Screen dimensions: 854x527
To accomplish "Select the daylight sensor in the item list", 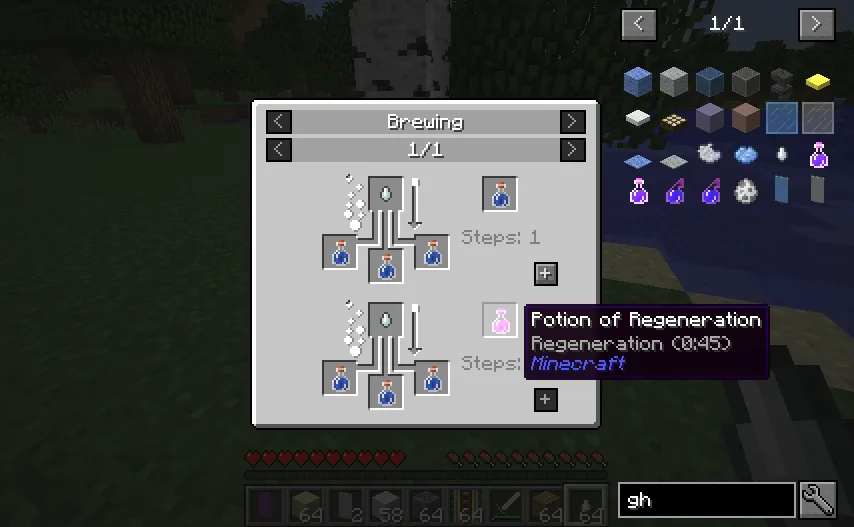I will point(674,119).
